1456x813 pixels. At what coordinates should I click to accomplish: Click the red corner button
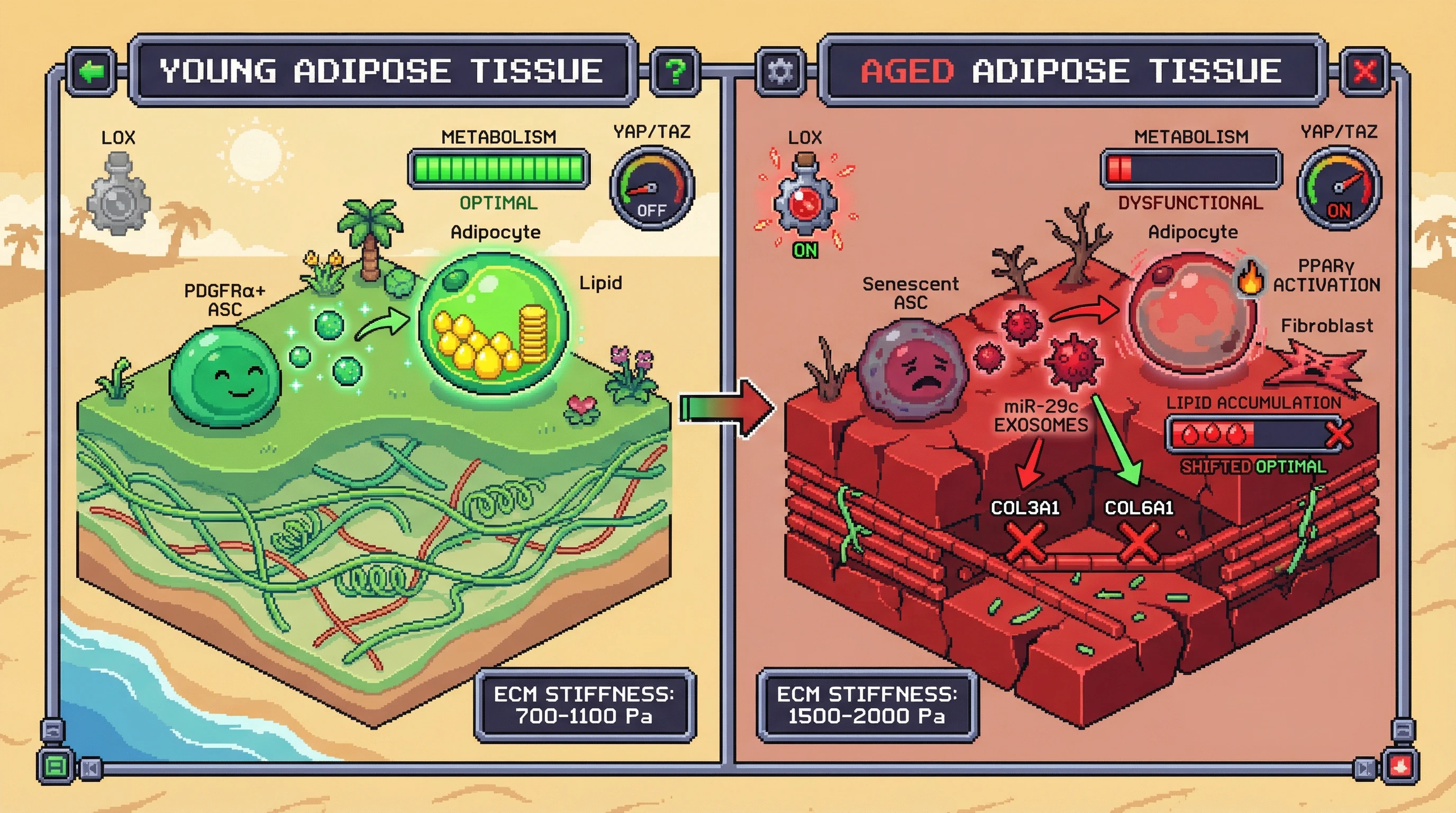(1400, 766)
